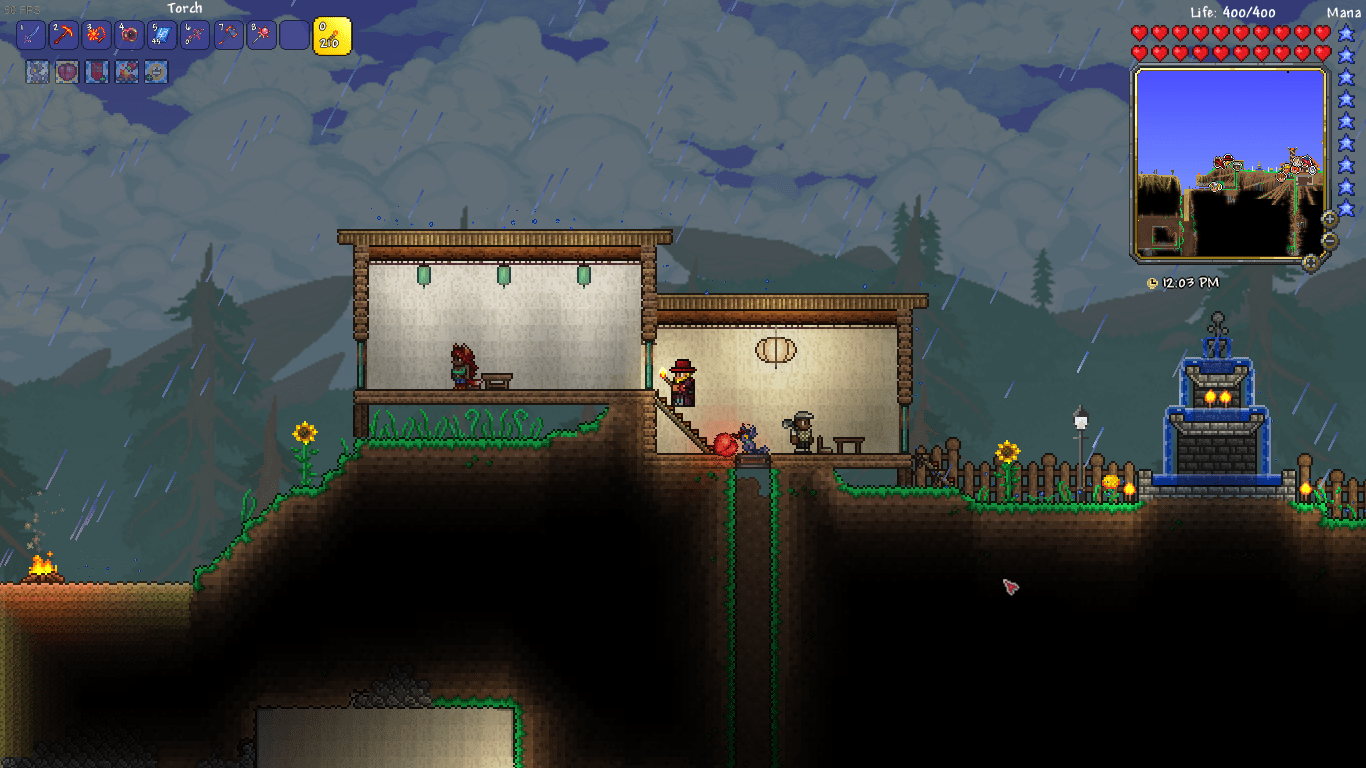Open the minimap settings gear icon
This screenshot has height=768, width=1366.
[x=1312, y=261]
